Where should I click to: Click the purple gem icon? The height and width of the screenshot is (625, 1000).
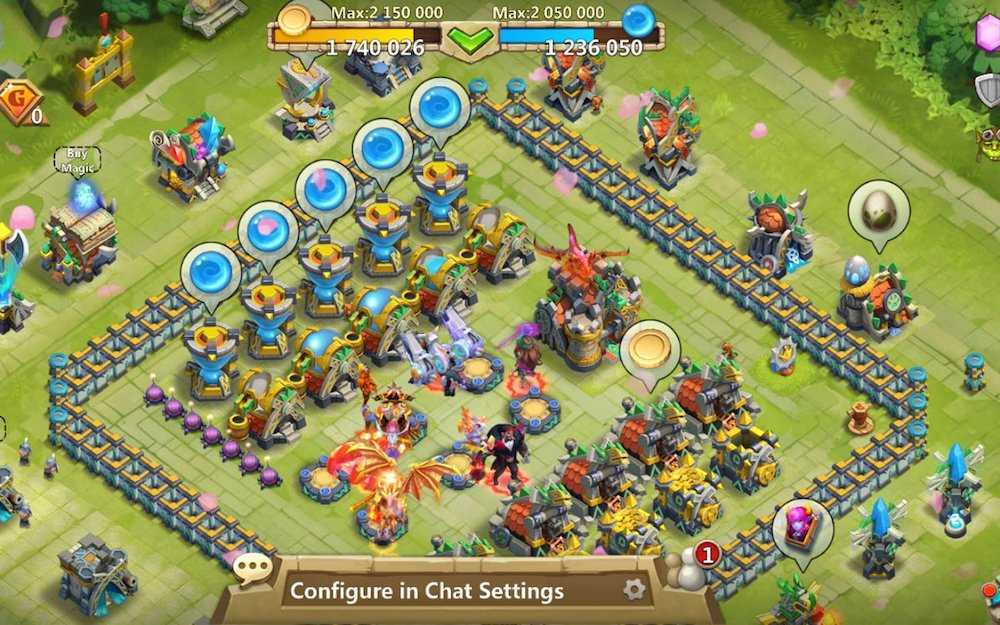988,32
